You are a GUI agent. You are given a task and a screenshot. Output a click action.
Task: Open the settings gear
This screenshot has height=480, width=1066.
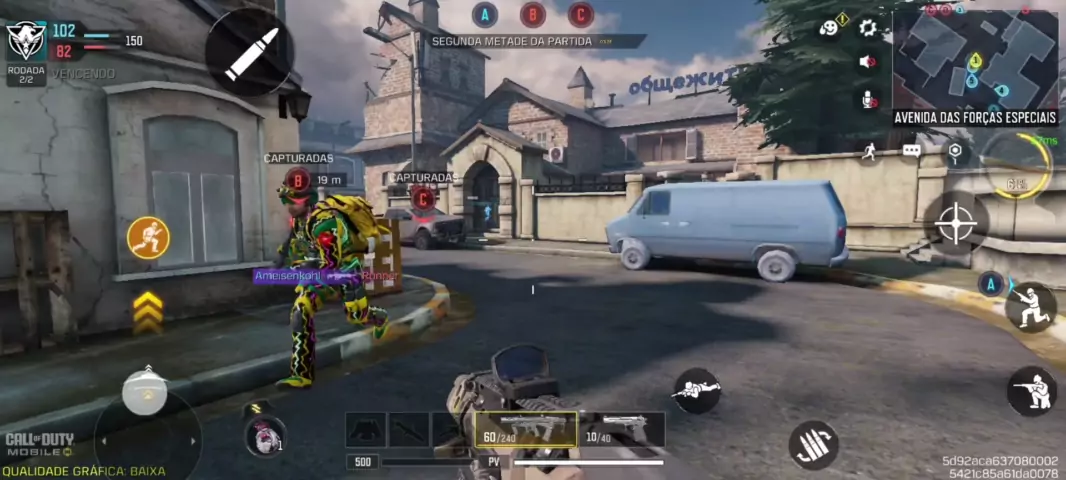click(867, 28)
